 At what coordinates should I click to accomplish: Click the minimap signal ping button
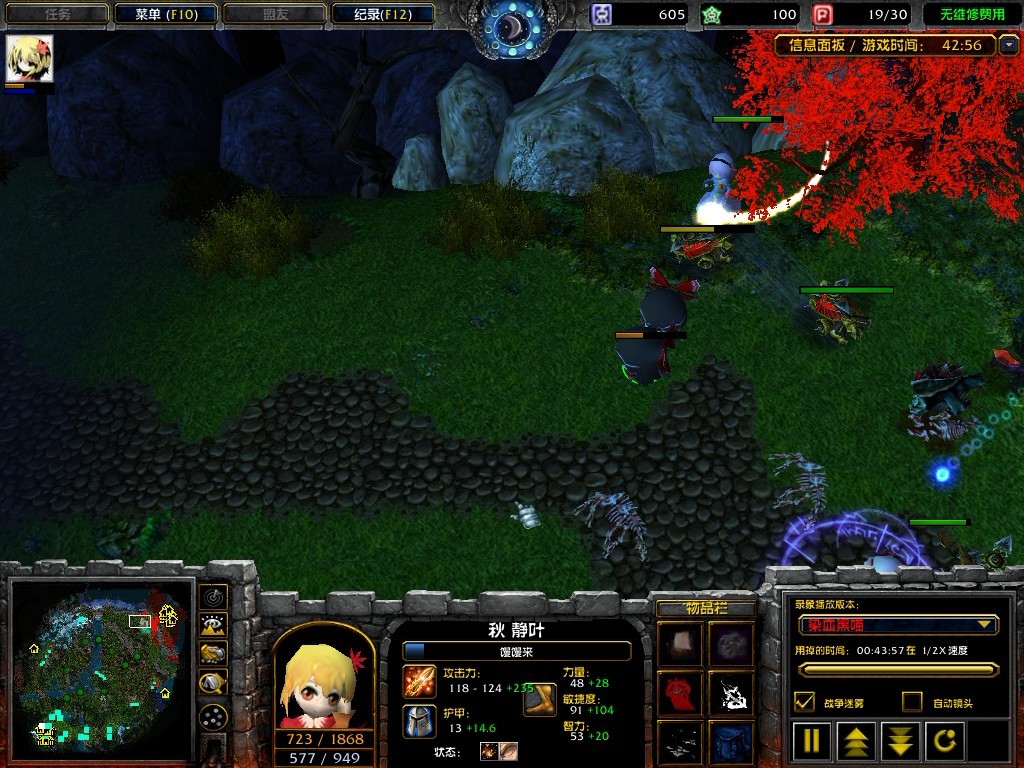pyautogui.click(x=213, y=597)
